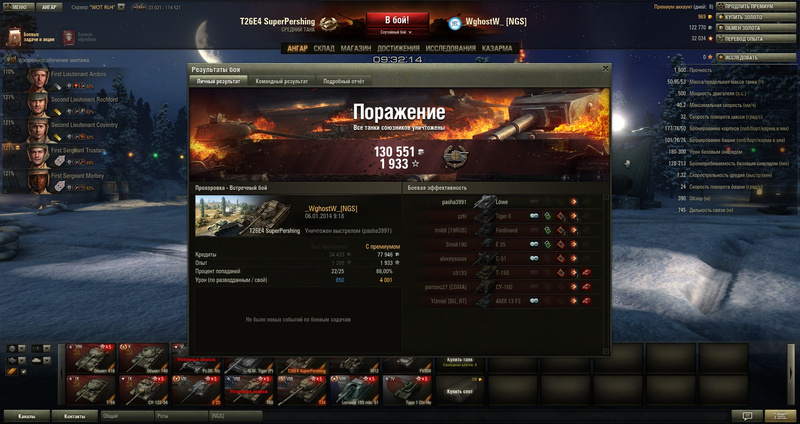Open the "Исследования" research tree

pyautogui.click(x=450, y=46)
